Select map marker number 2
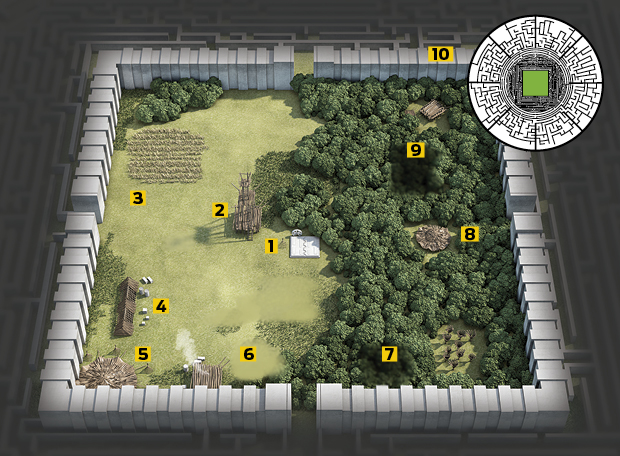620x456 pixels. click(219, 210)
